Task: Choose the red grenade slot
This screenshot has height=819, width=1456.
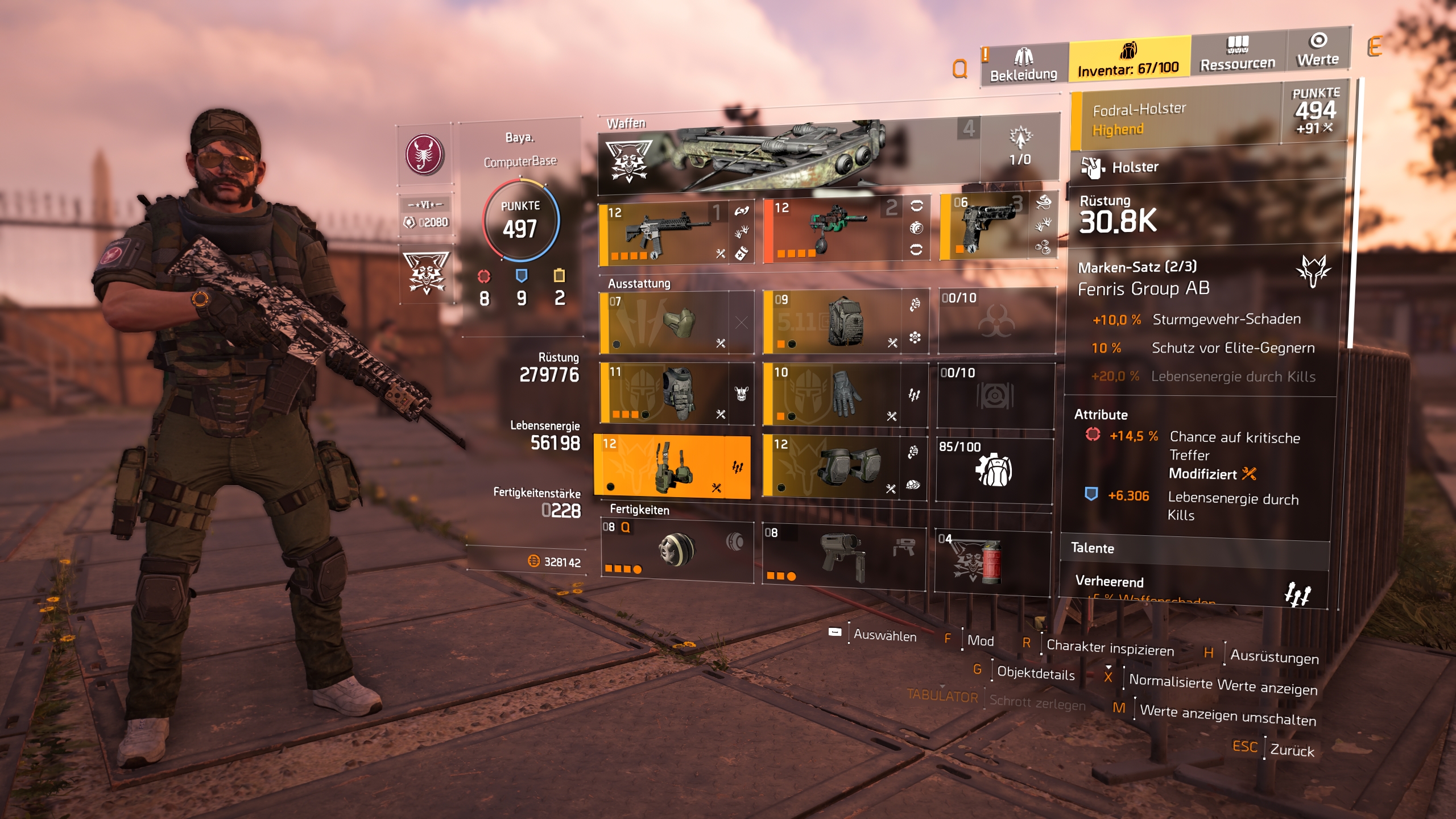Action: [992, 562]
